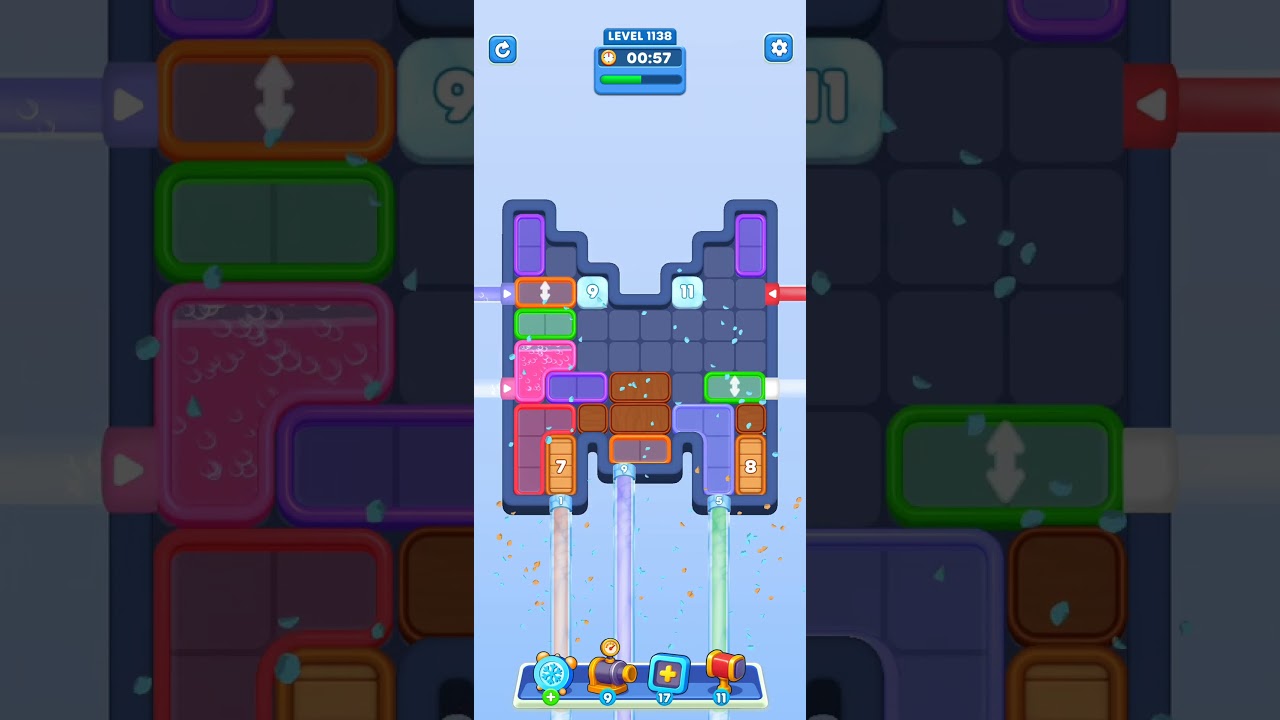
Task: Select the barrel labeled 7
Action: pos(561,464)
